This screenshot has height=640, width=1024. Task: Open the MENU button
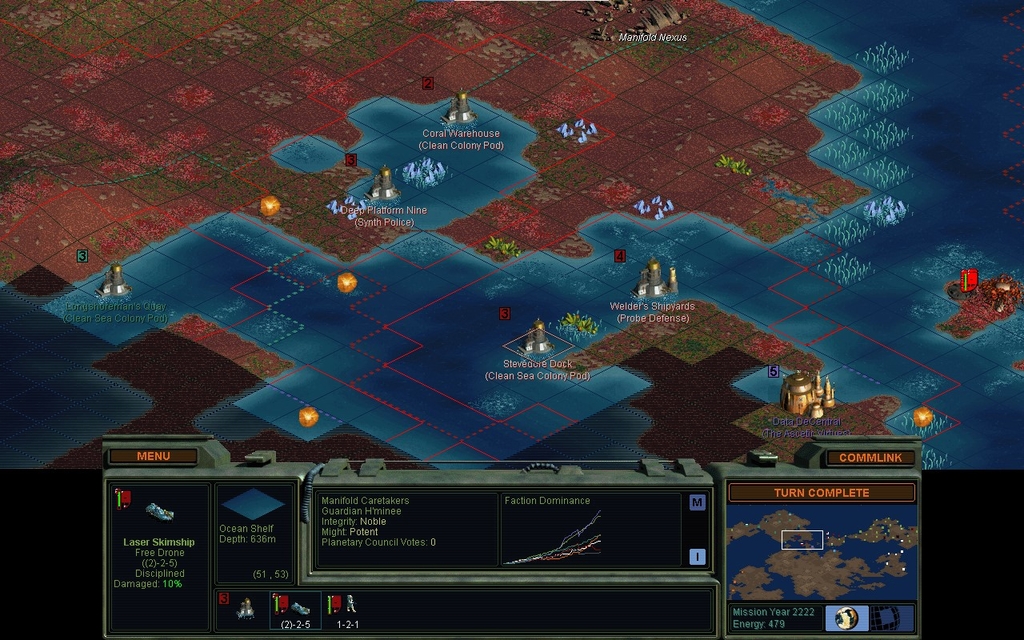point(153,456)
